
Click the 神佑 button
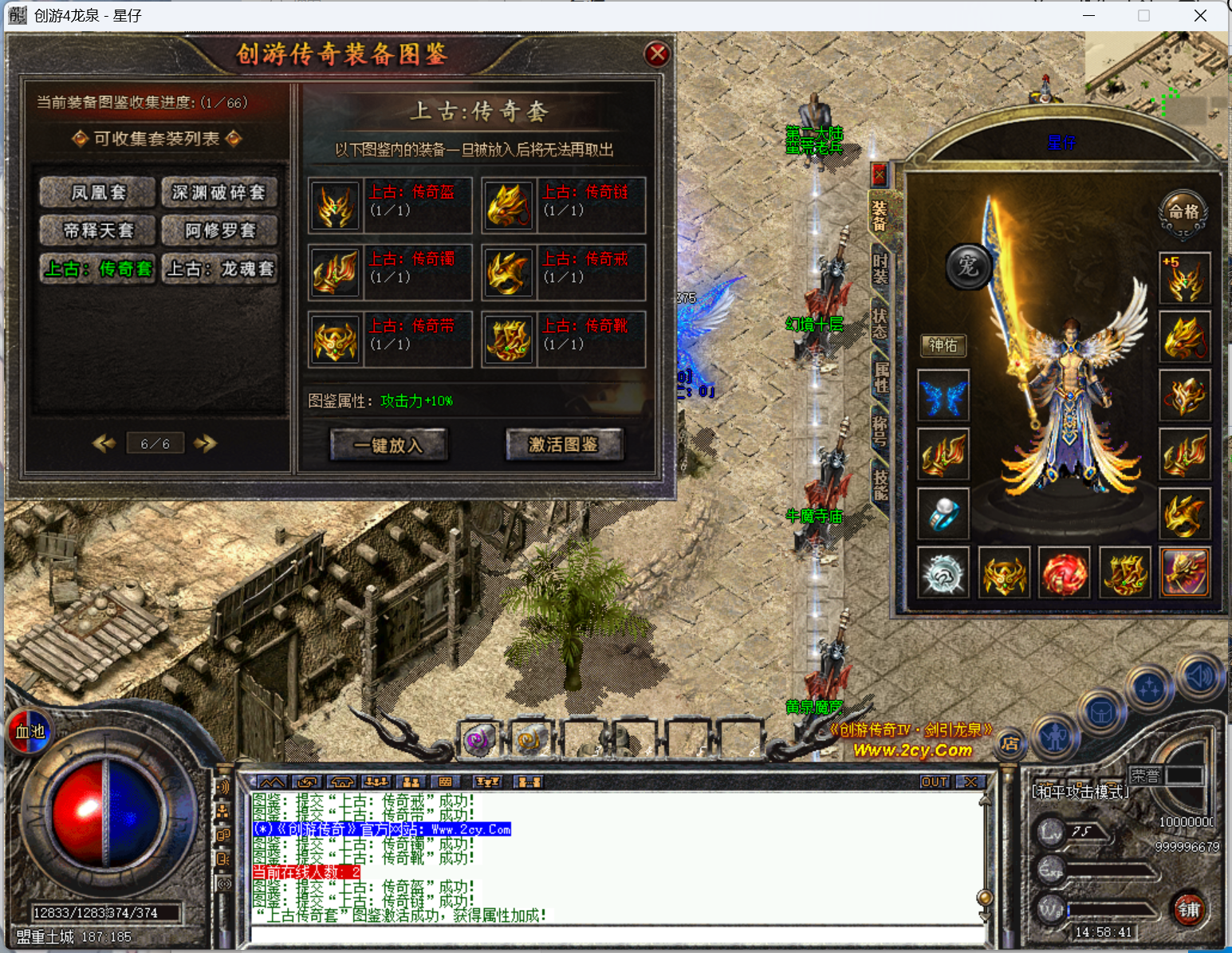(943, 345)
